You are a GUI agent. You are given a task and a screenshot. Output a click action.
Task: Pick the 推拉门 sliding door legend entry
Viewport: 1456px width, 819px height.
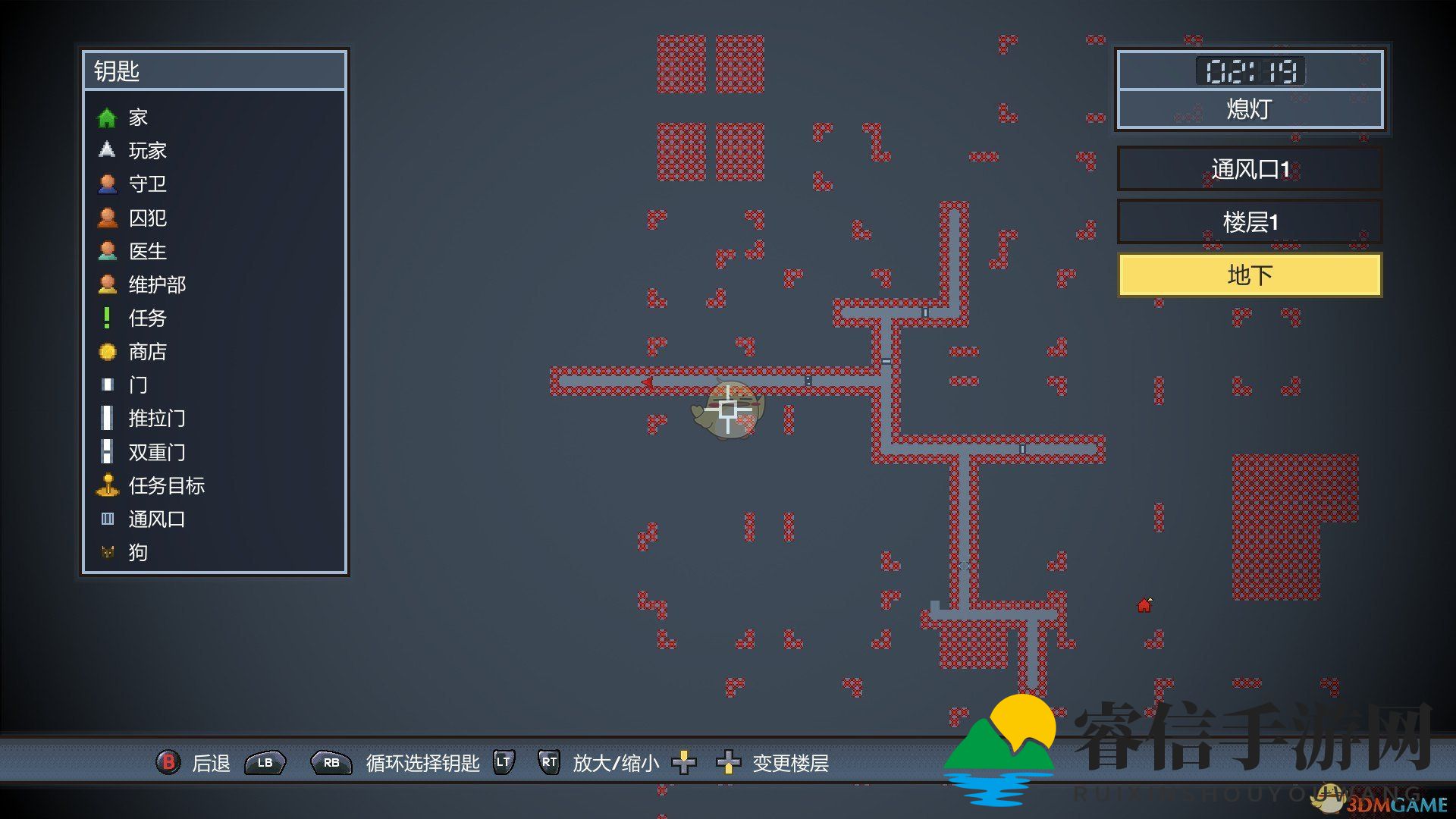156,419
